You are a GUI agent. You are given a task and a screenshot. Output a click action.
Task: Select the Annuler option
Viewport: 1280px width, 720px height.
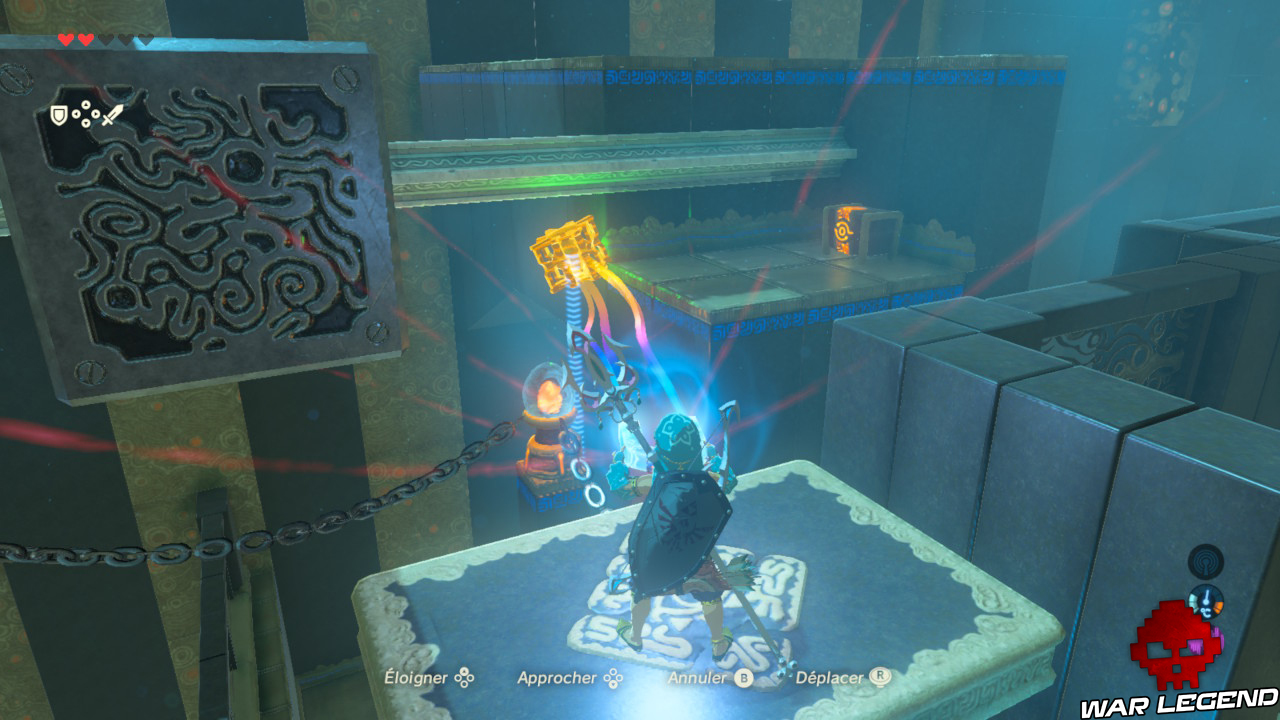(x=697, y=677)
